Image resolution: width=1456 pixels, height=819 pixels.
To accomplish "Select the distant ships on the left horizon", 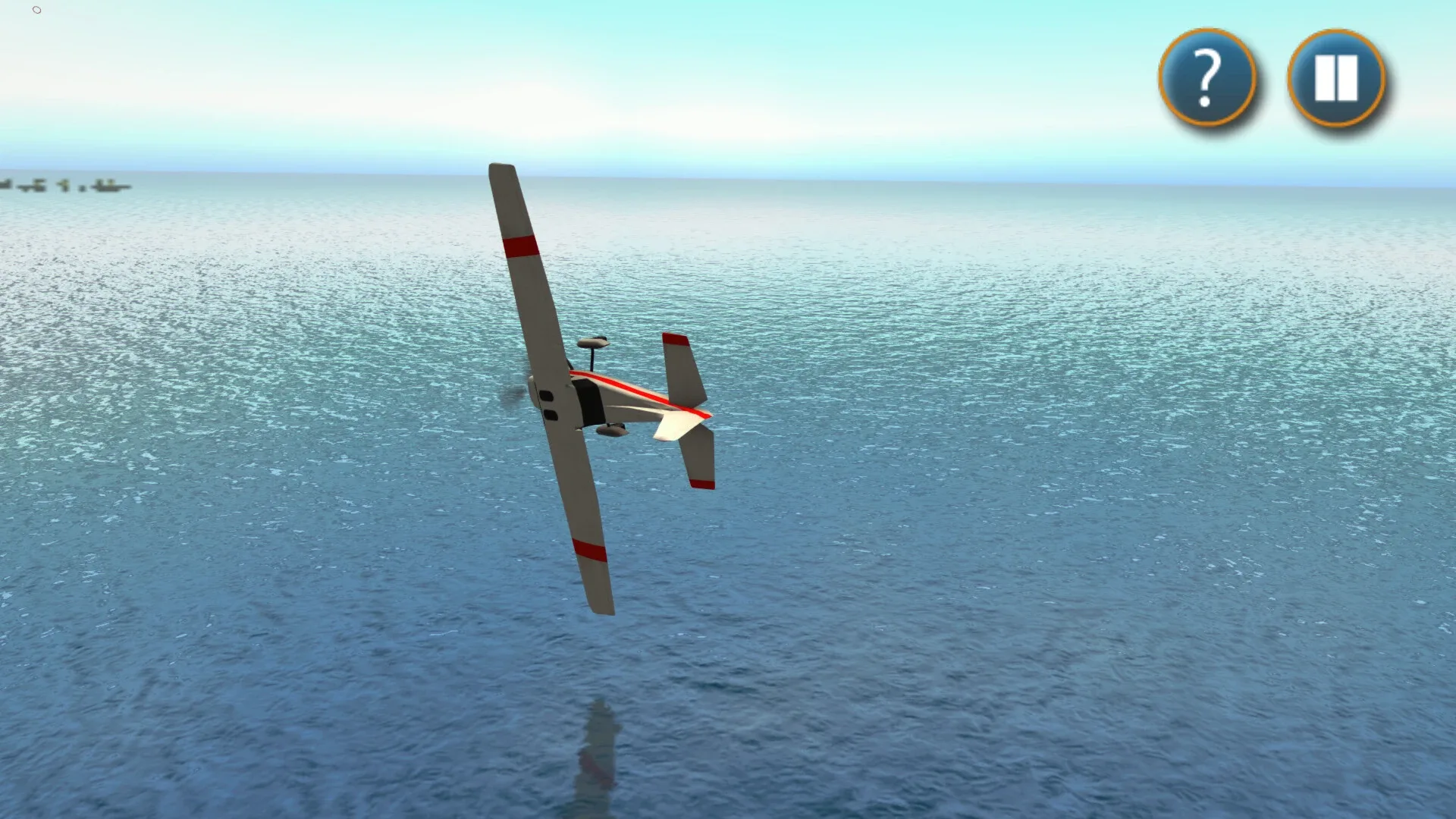I will [x=68, y=186].
